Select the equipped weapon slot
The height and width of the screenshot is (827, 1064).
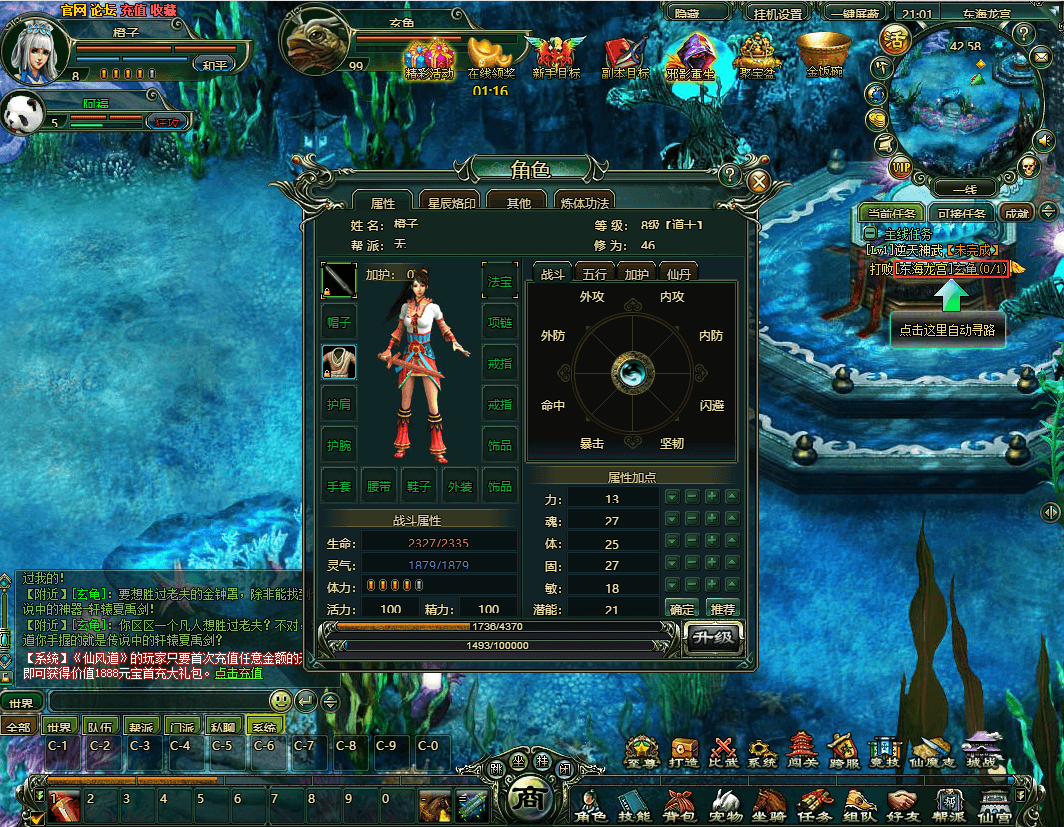coord(338,280)
